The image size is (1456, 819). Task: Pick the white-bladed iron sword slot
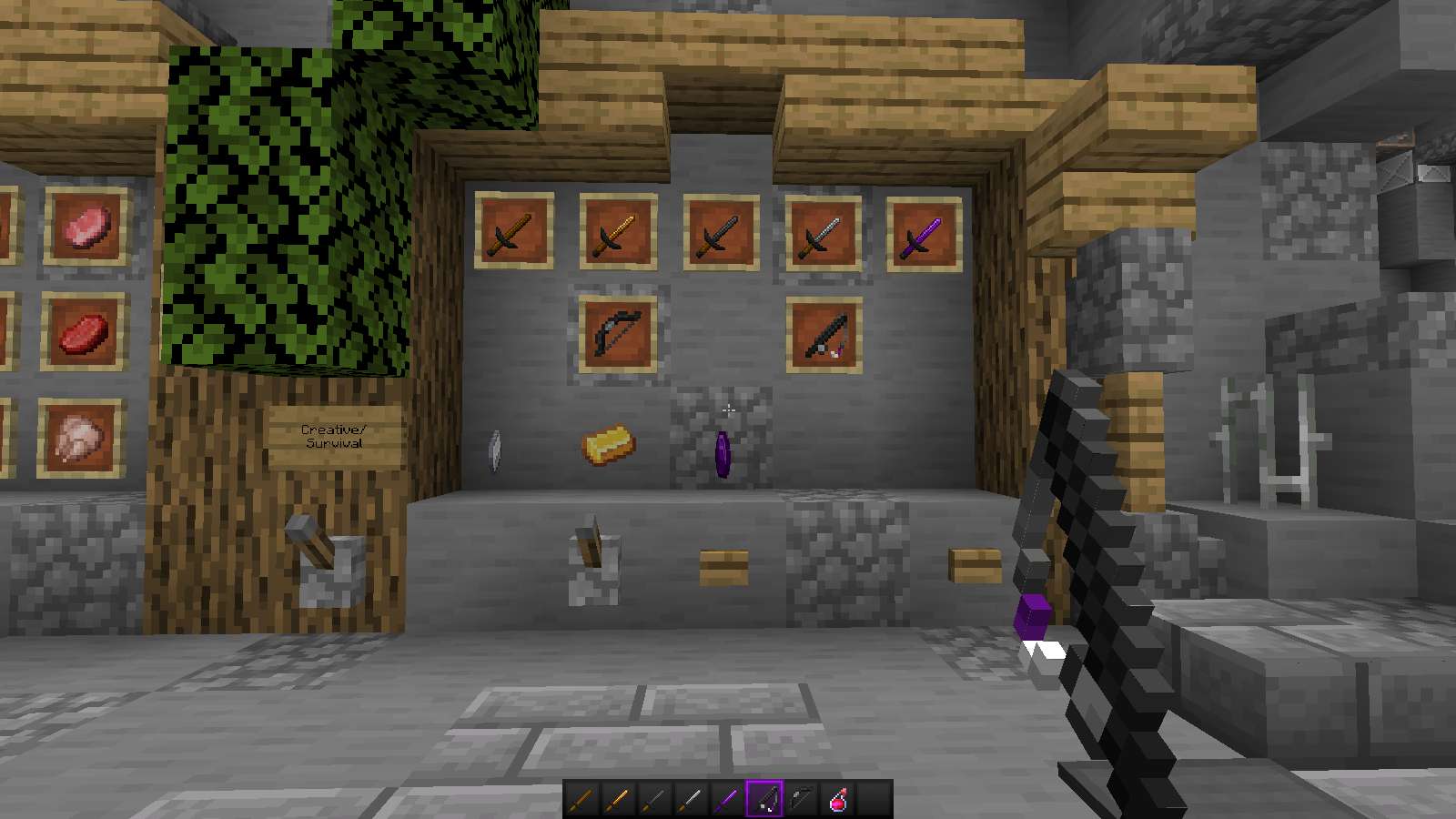click(691, 800)
